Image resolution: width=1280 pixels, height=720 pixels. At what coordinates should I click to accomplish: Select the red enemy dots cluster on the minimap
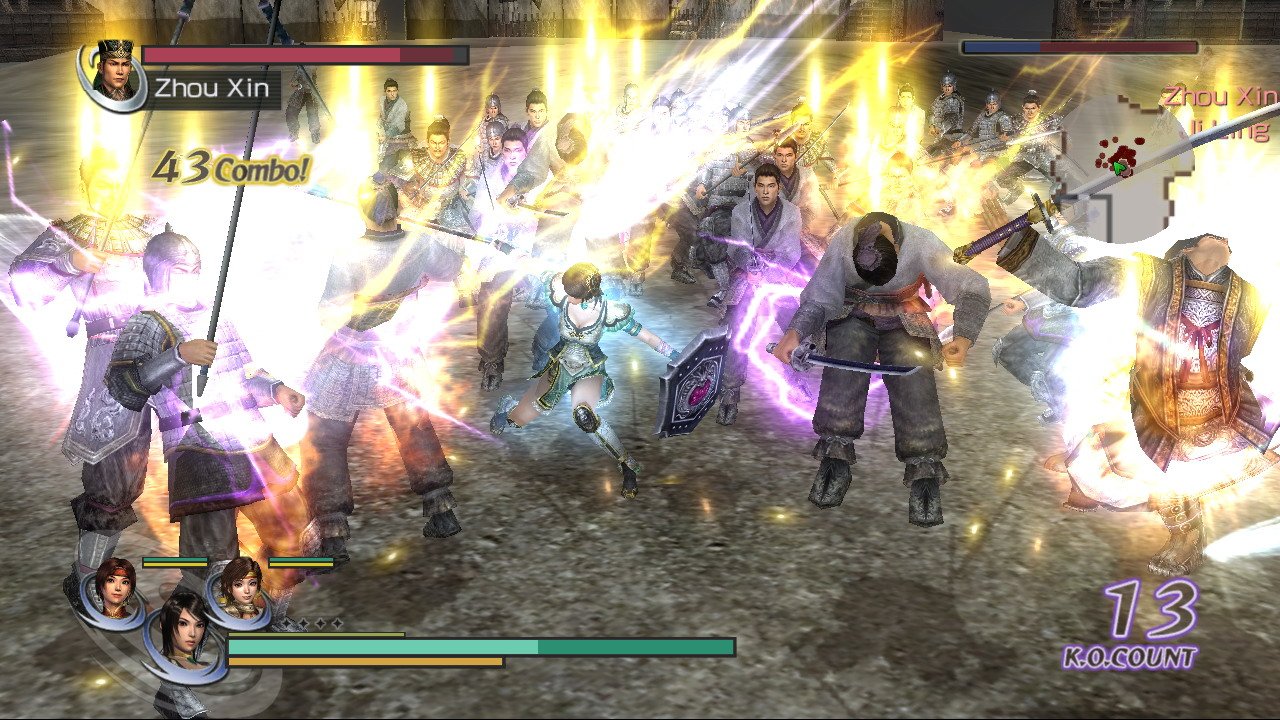pyautogui.click(x=1123, y=153)
